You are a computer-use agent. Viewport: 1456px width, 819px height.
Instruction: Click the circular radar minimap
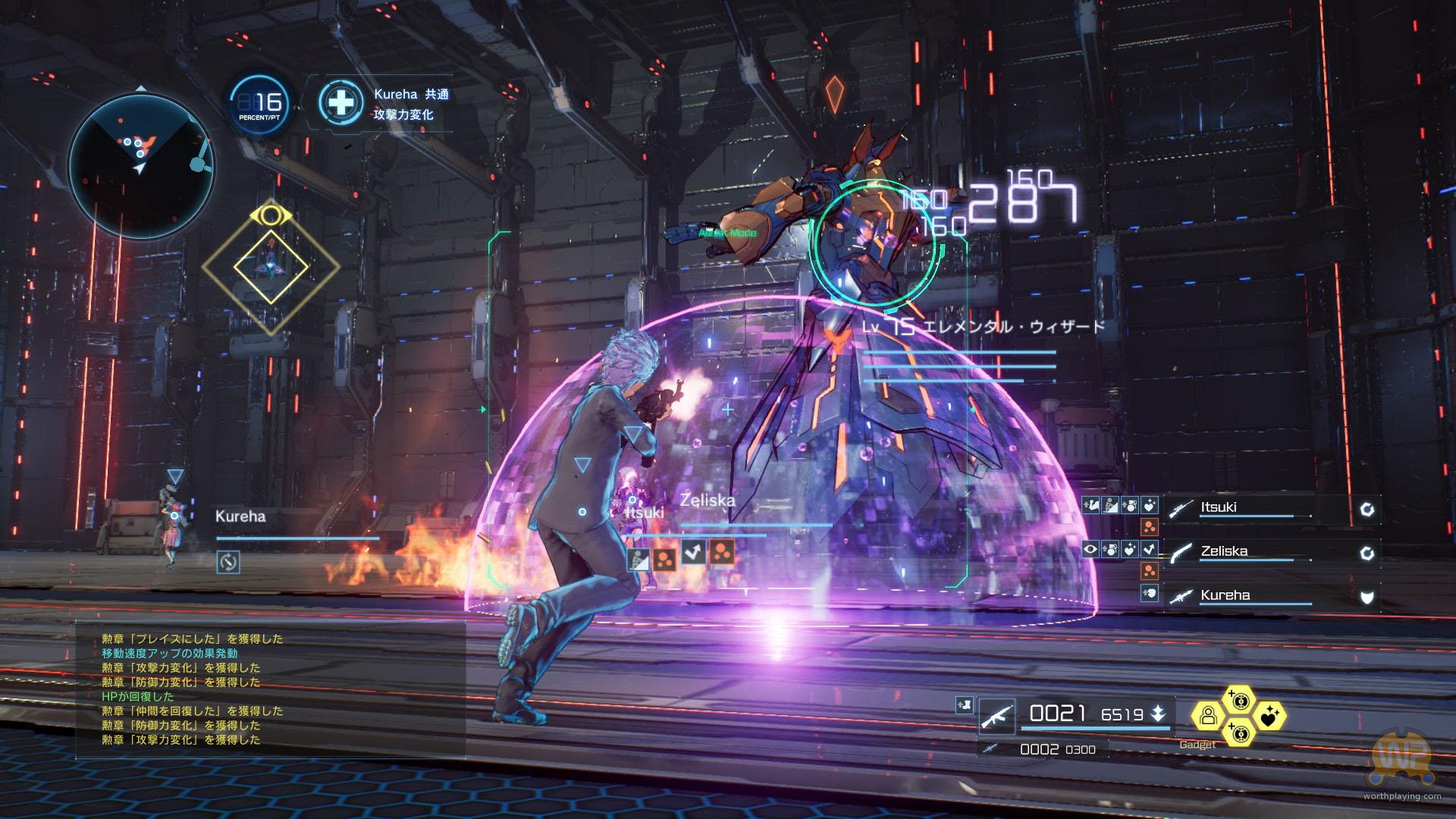pyautogui.click(x=142, y=165)
